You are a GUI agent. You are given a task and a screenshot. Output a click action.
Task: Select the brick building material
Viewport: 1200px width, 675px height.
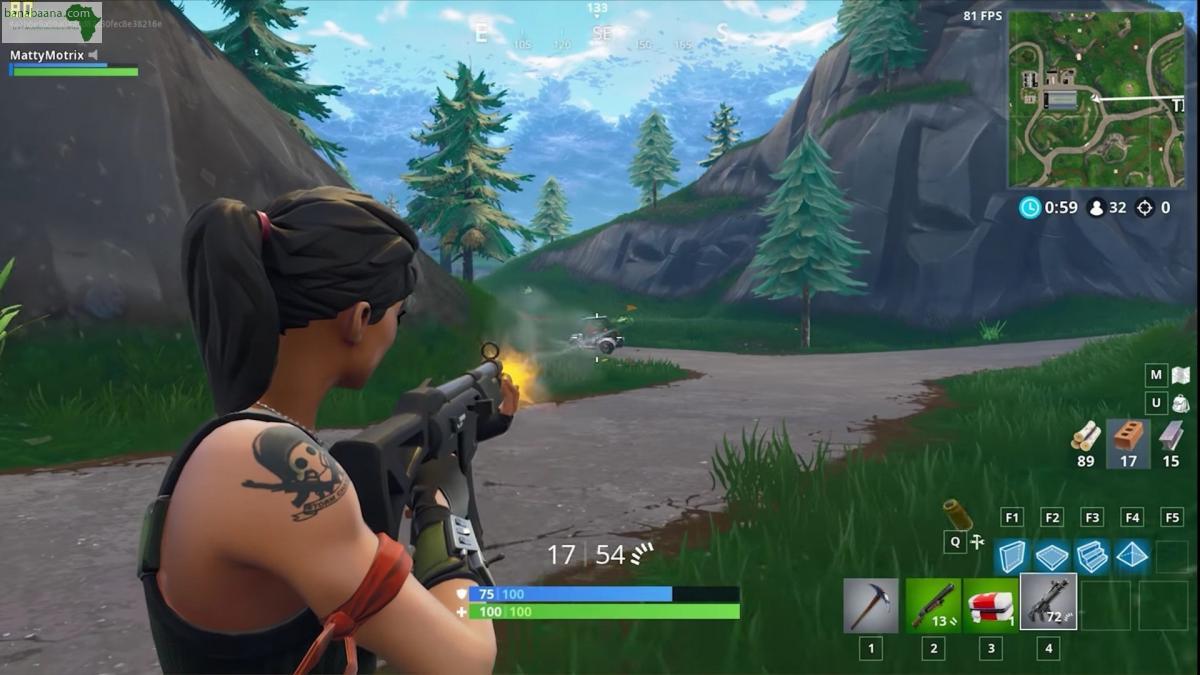click(x=1128, y=436)
